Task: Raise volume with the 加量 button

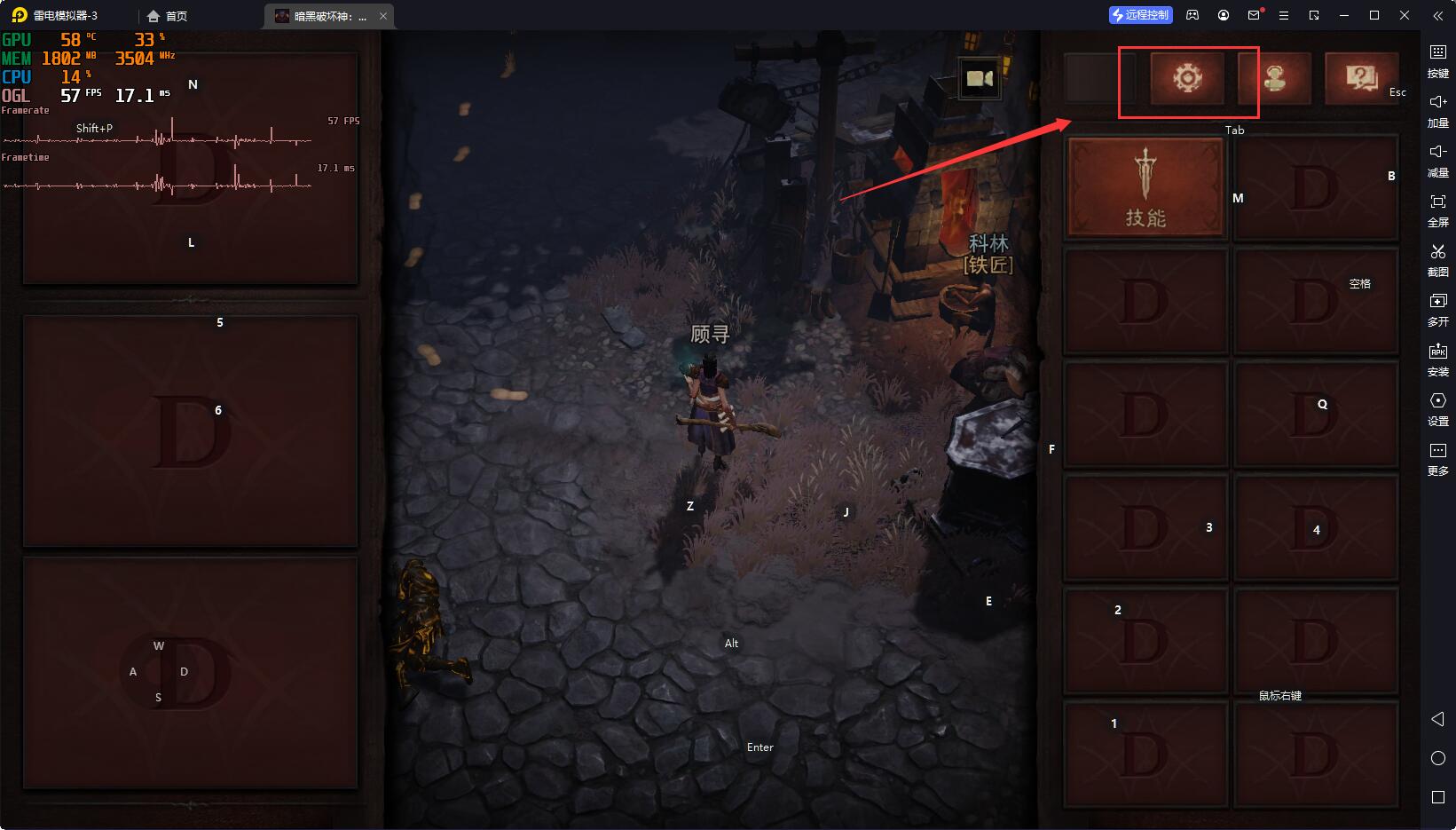Action: pyautogui.click(x=1437, y=109)
